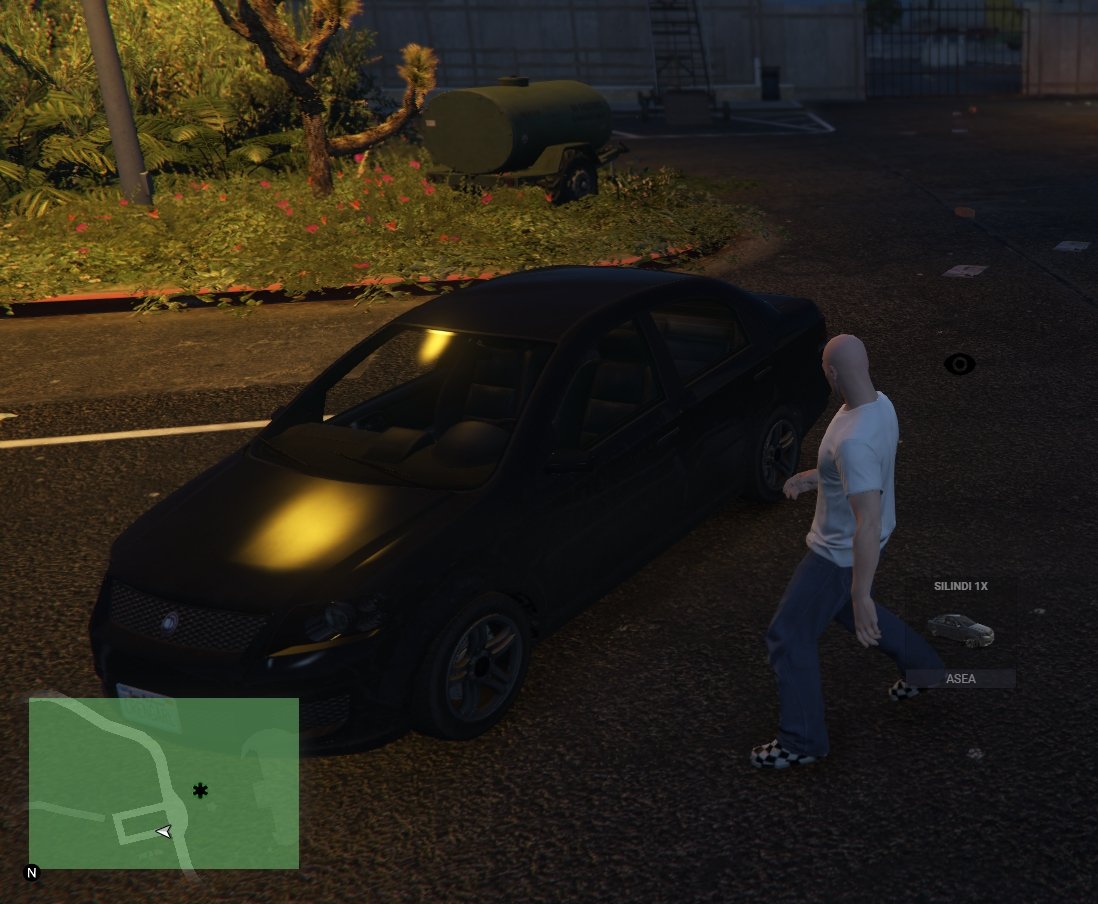Click the north compass N icon
Viewport: 1098px width, 904px height.
(x=32, y=873)
